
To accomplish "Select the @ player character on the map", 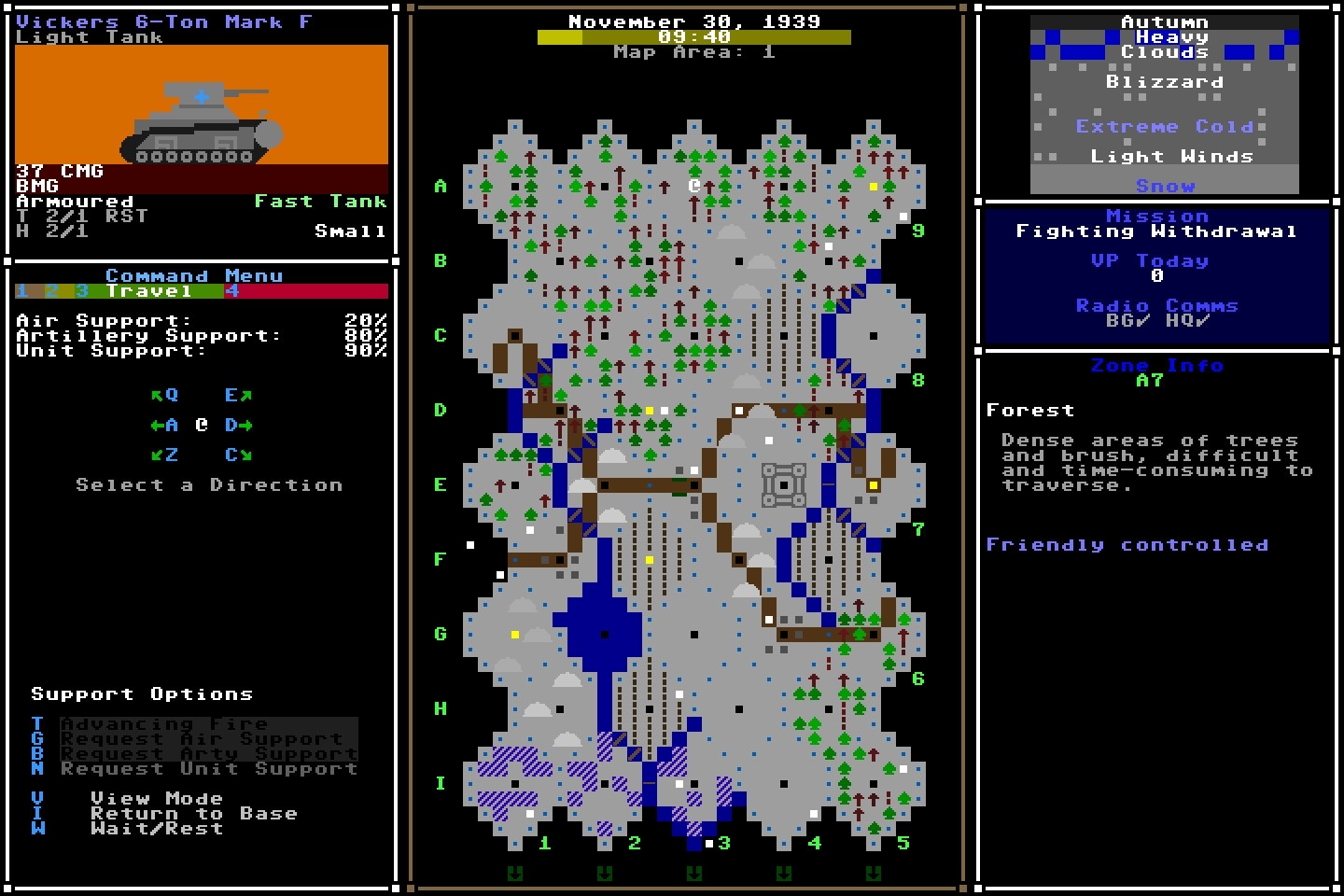I will click(x=693, y=185).
